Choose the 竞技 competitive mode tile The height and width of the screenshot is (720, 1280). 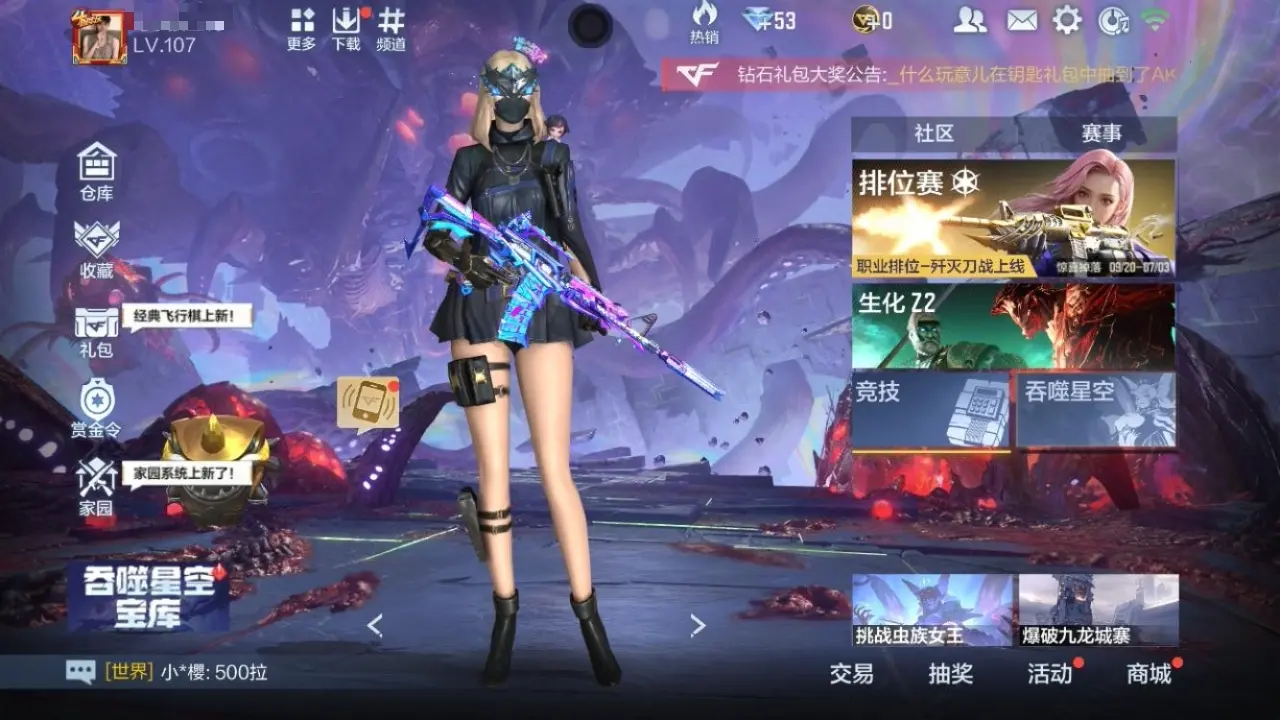pyautogui.click(x=932, y=409)
